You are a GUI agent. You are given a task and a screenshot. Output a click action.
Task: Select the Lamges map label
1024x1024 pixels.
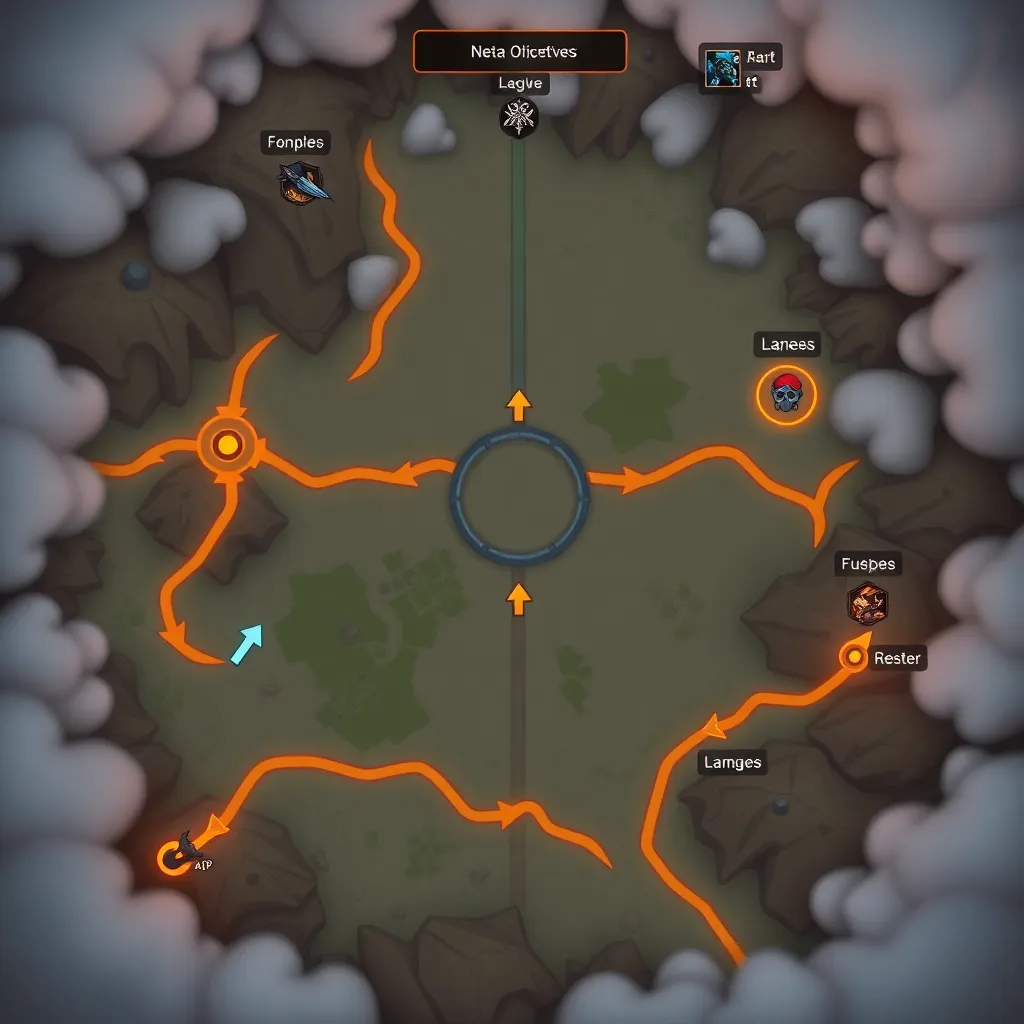732,763
